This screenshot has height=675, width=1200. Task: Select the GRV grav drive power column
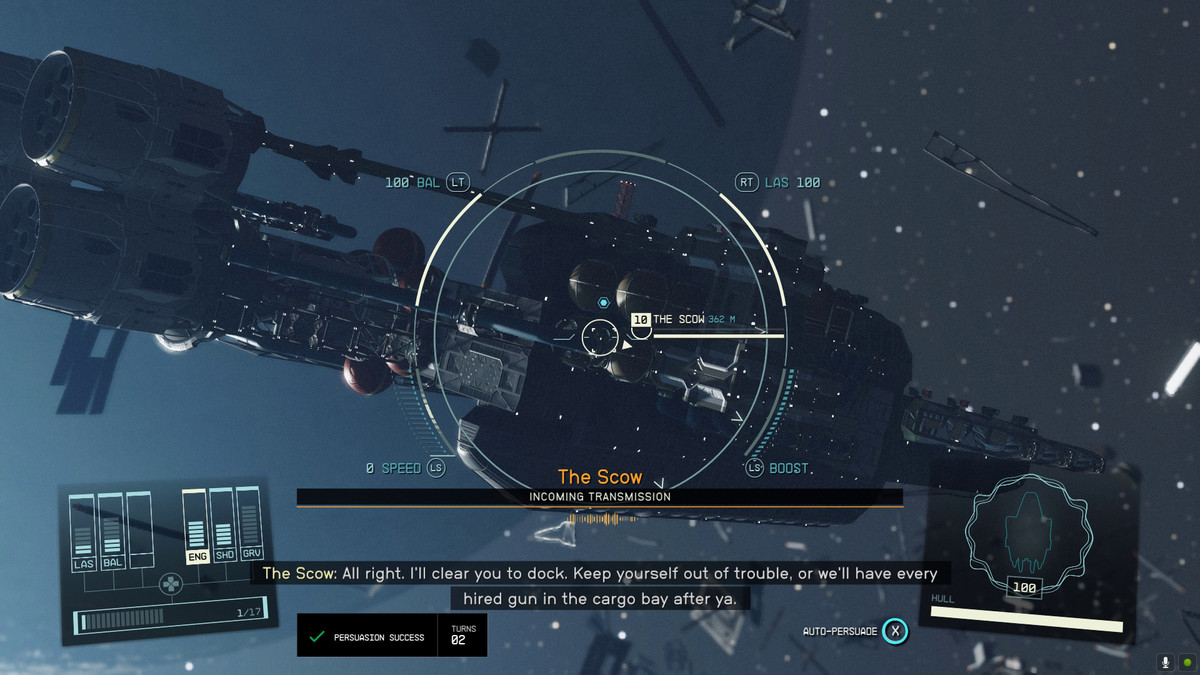[x=250, y=525]
